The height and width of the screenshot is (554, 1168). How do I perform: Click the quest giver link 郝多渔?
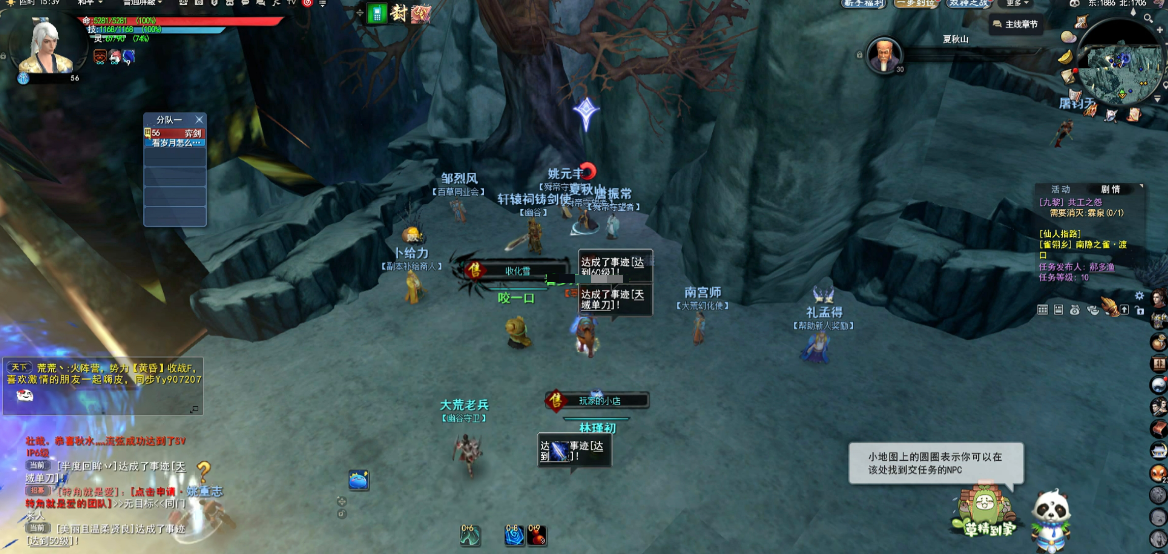pos(1101,266)
